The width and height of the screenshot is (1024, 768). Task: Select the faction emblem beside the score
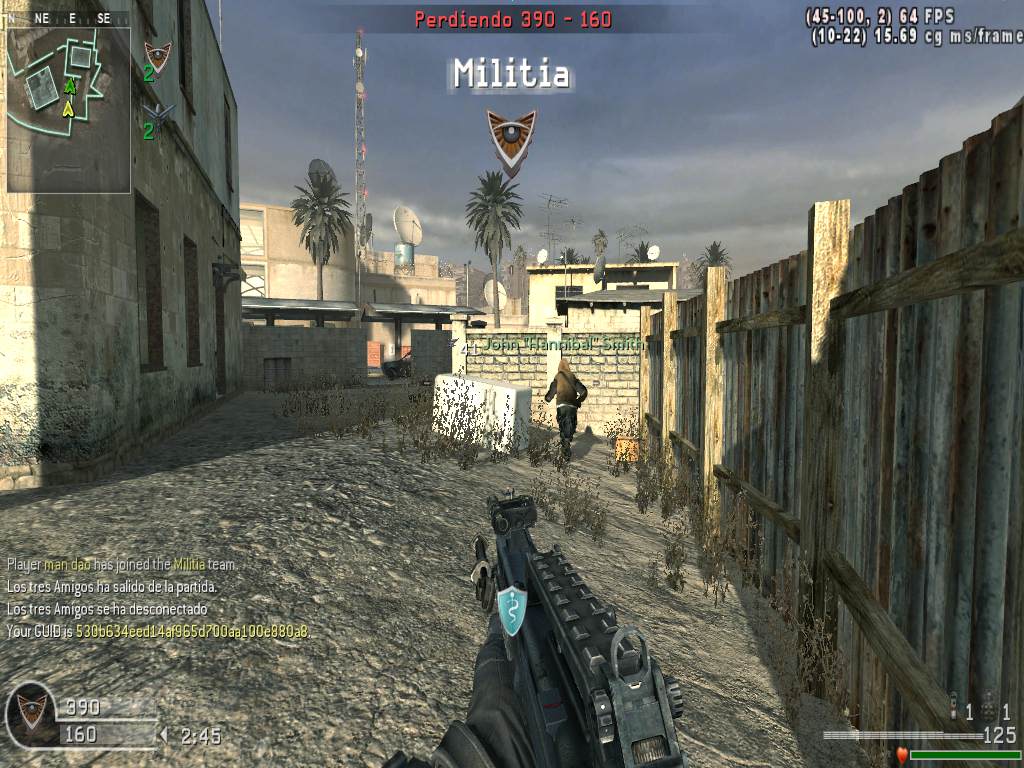point(31,712)
